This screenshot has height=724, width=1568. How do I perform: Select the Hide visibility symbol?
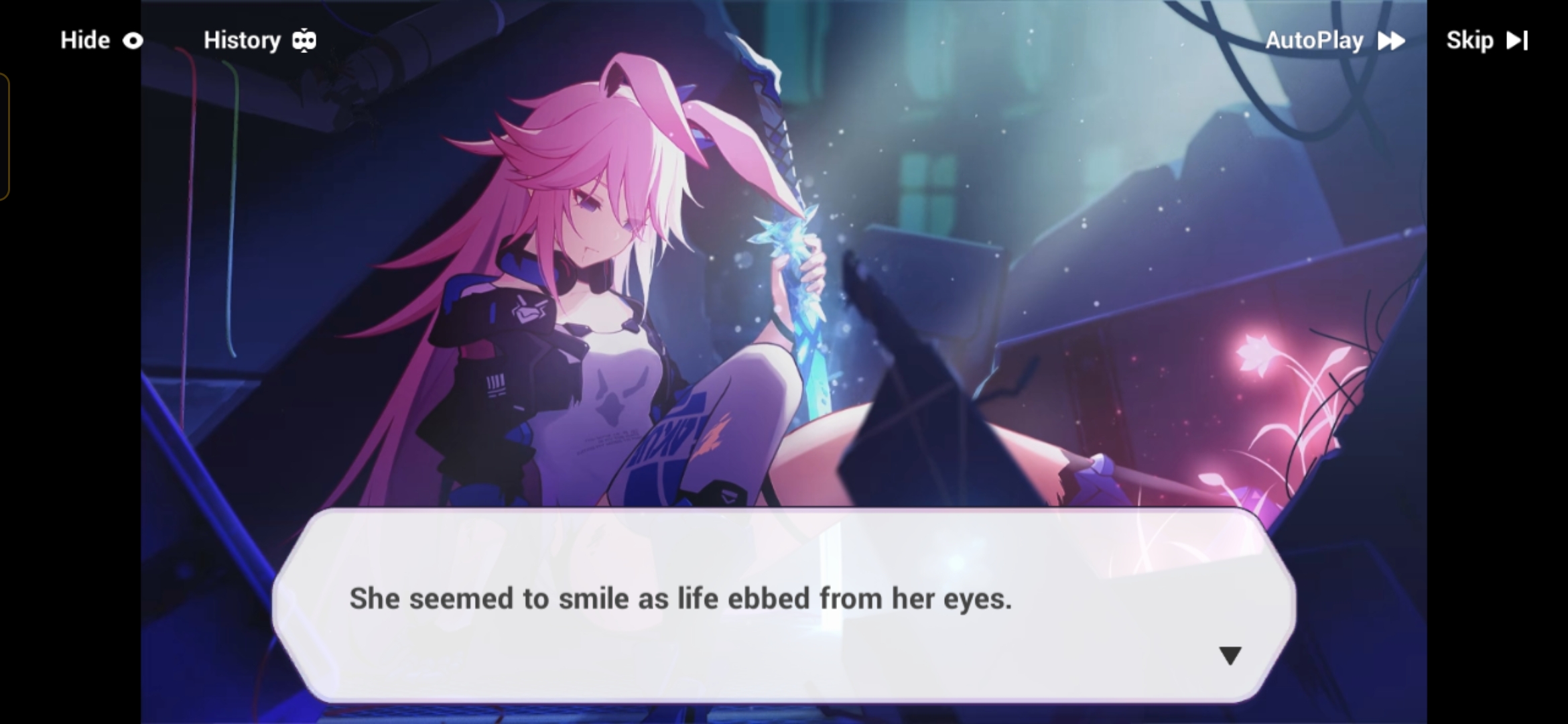134,41
